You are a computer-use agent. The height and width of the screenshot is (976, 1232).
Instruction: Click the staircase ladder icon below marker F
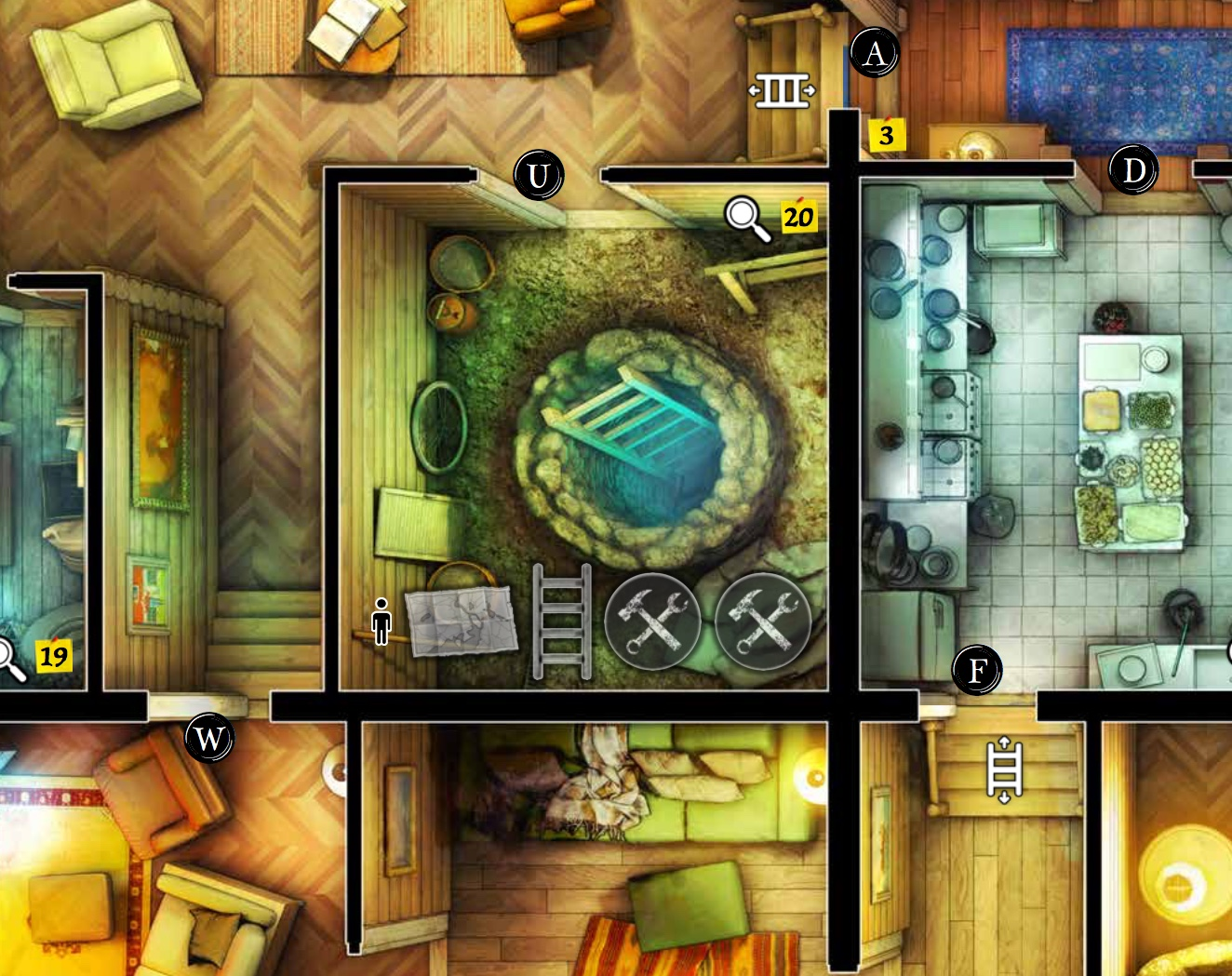tap(1004, 769)
